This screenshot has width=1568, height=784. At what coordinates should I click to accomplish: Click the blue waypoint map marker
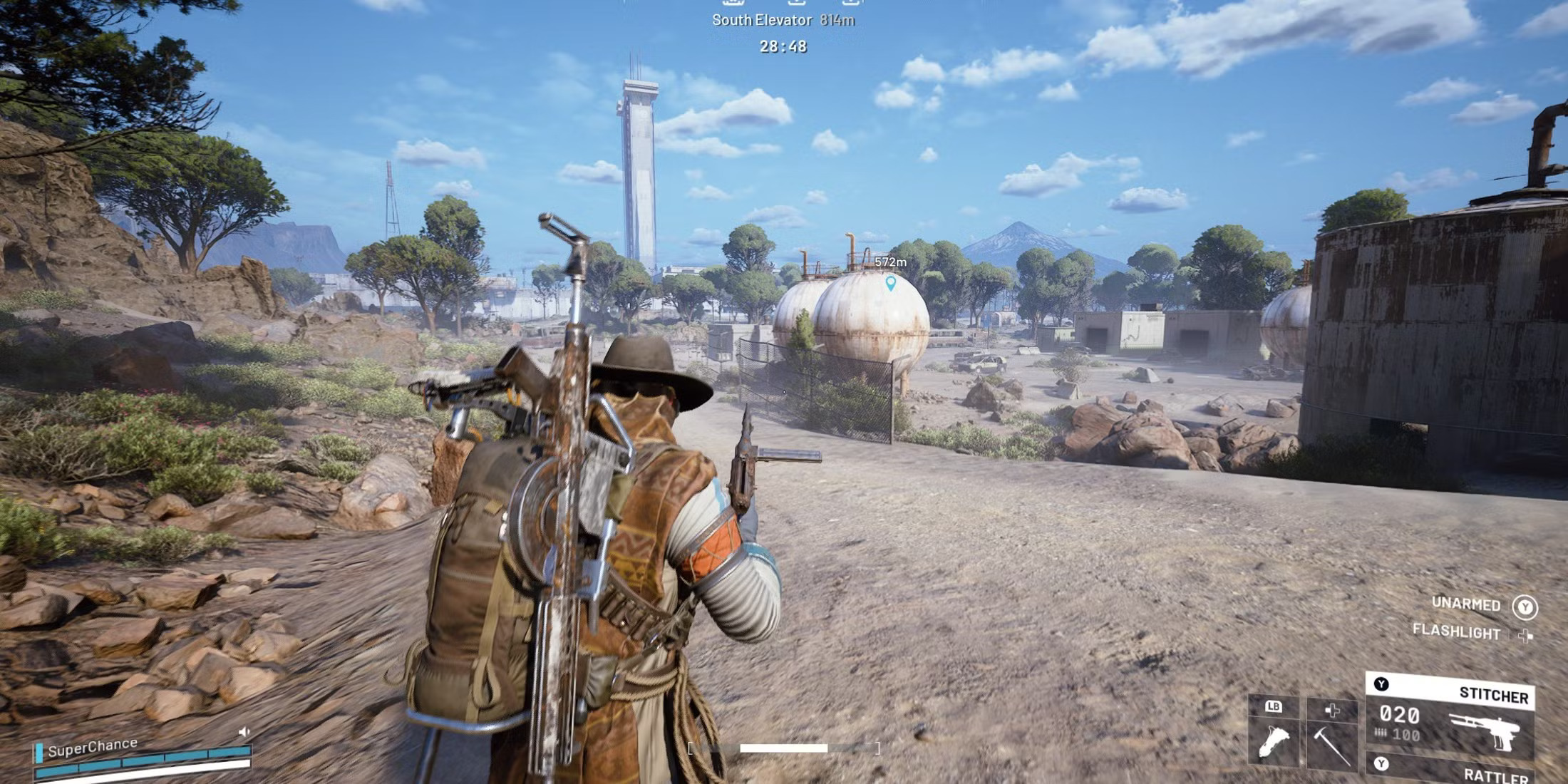point(890,284)
